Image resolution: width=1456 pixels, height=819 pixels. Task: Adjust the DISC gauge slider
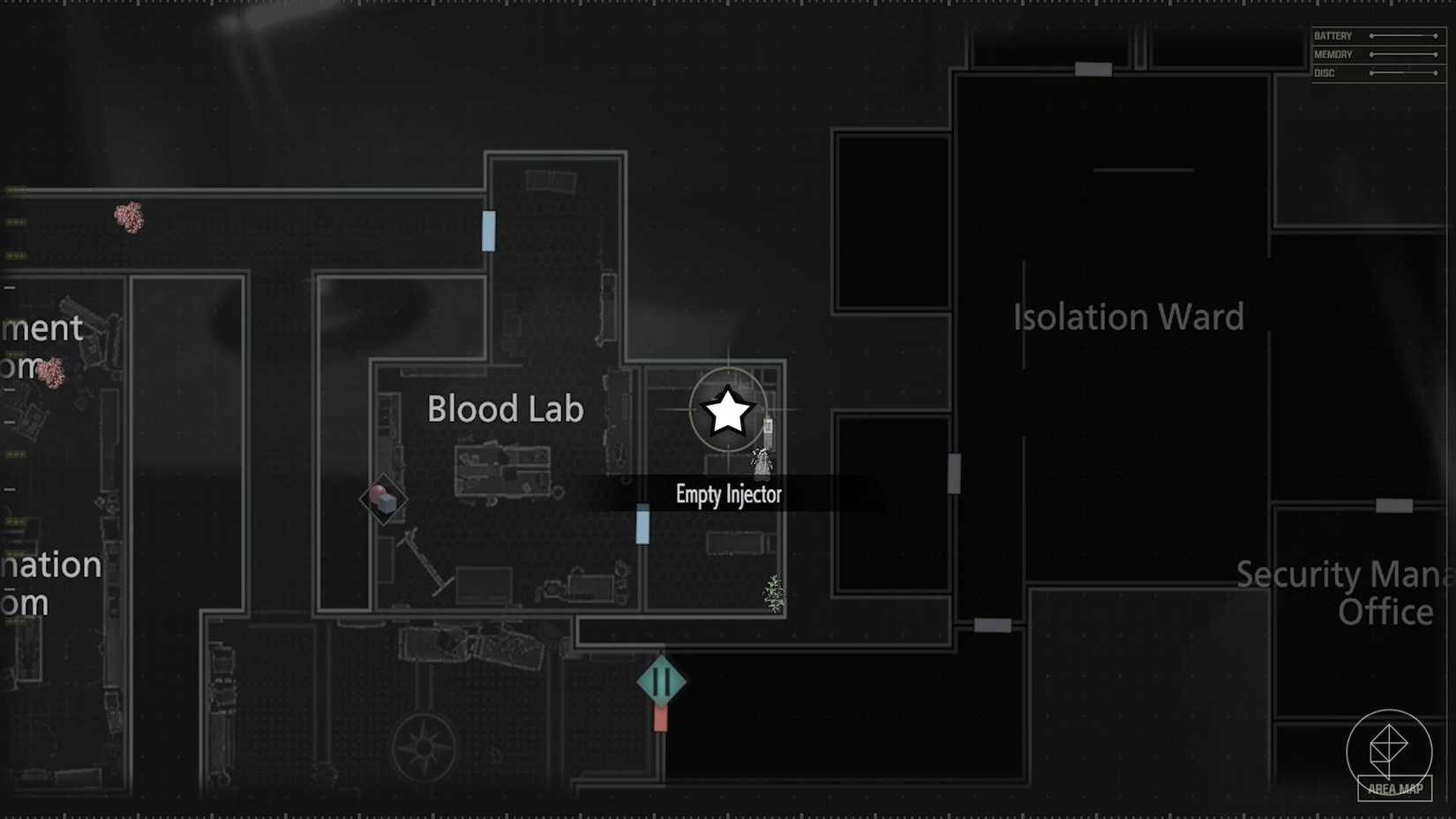(1403, 73)
